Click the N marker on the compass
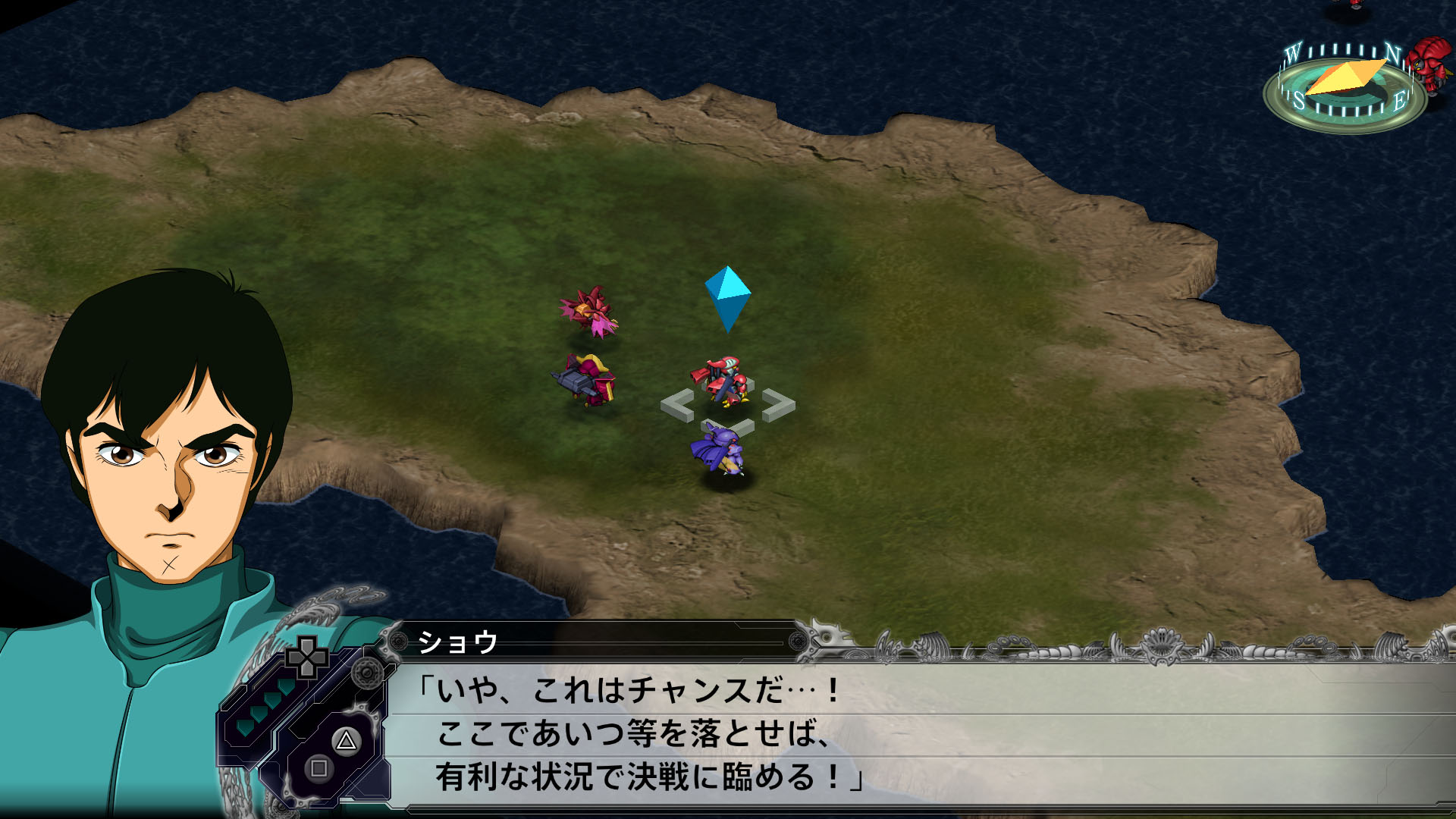Image resolution: width=1456 pixels, height=819 pixels. pos(1394,53)
